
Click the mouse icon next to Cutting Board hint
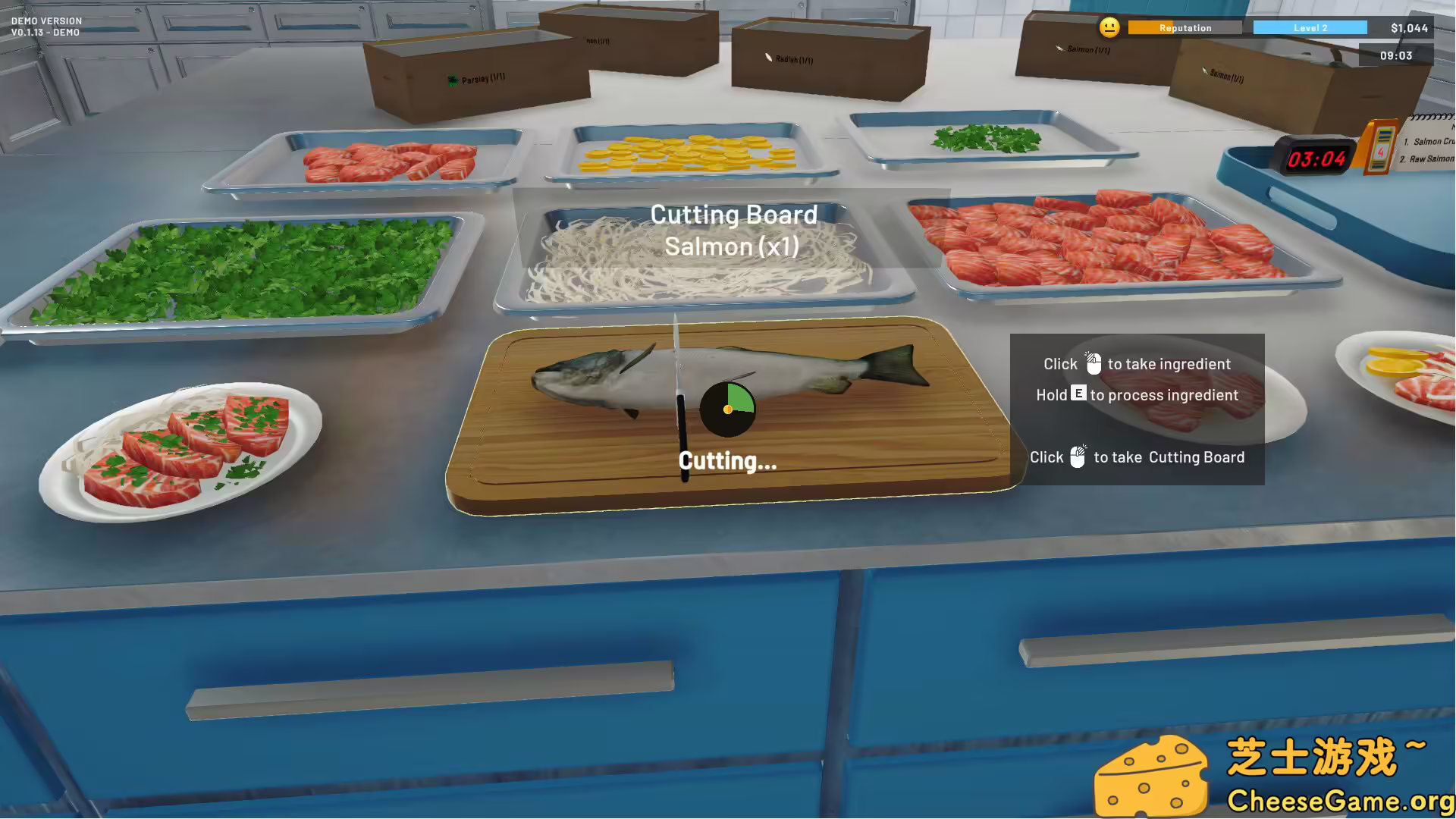[1078, 457]
